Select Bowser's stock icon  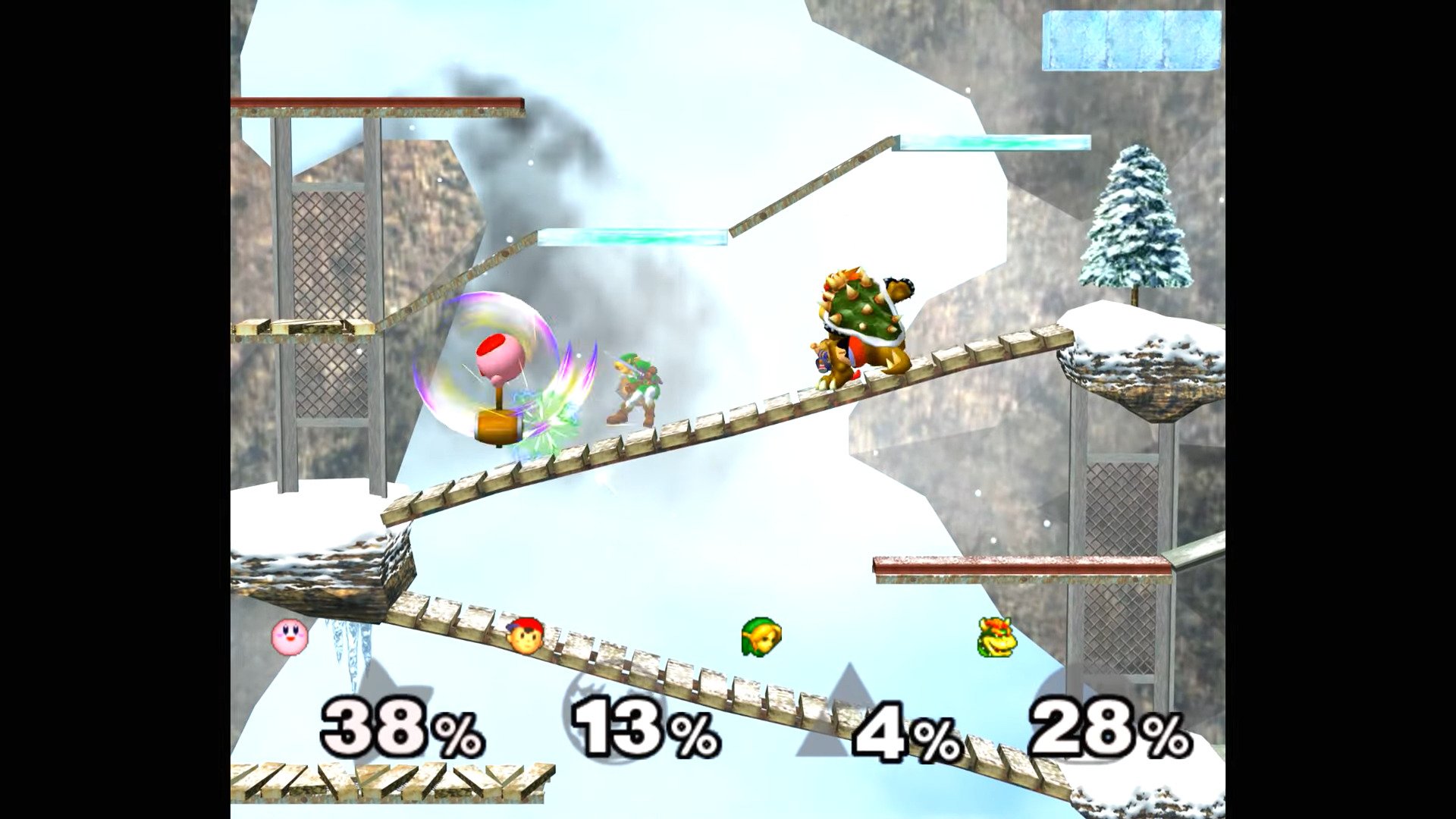pos(996,637)
